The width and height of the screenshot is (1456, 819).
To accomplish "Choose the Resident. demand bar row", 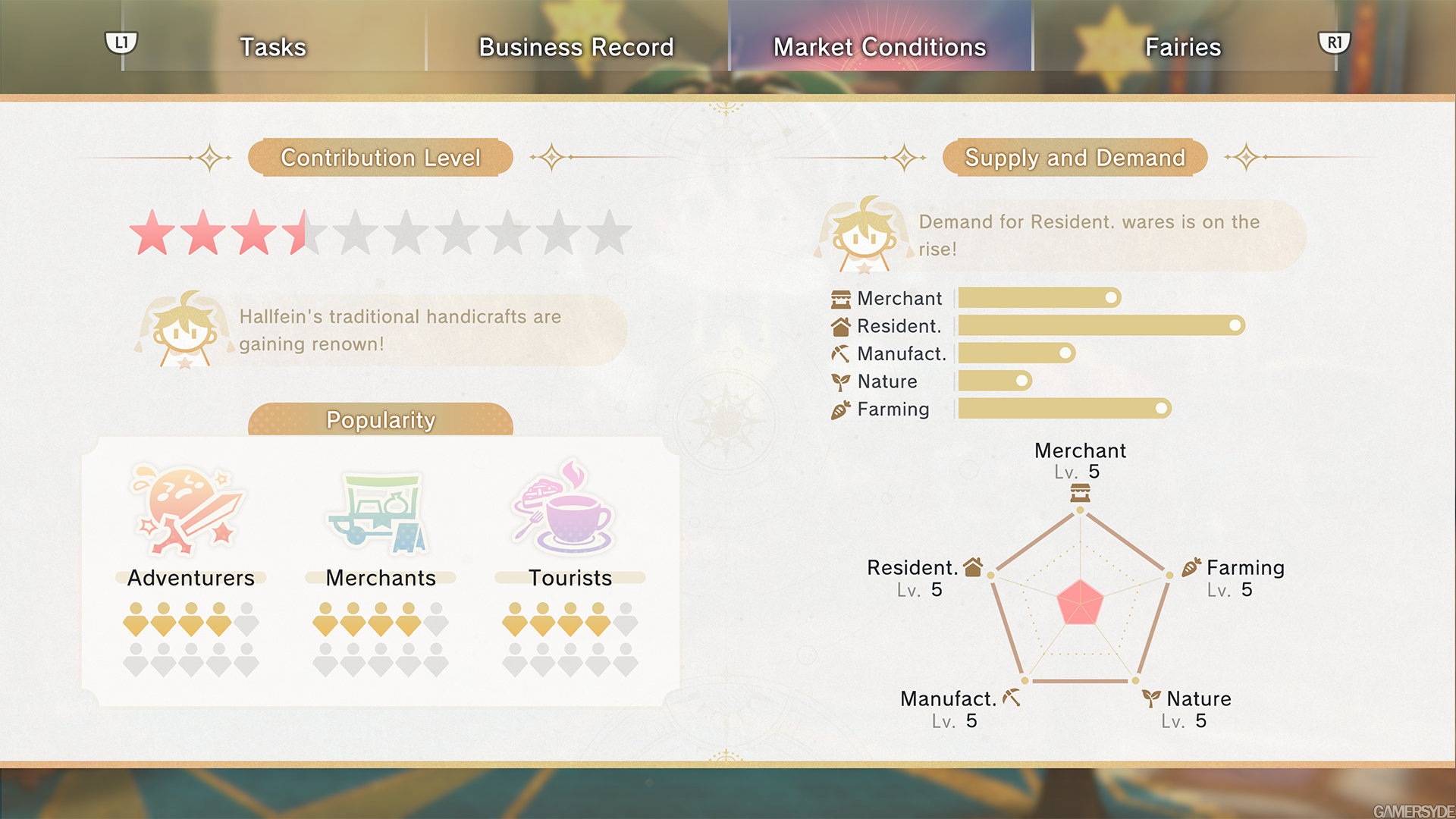I will [x=1100, y=326].
